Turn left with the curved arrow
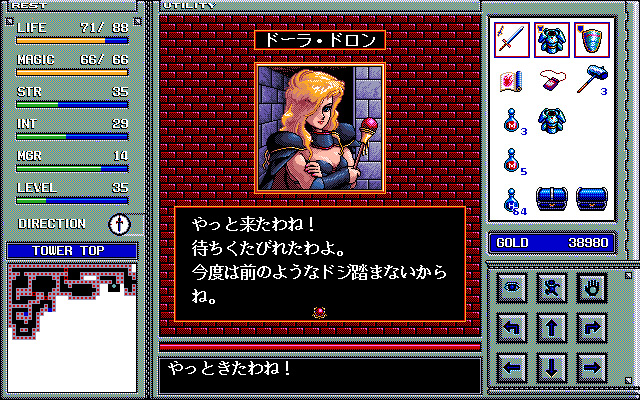The width and height of the screenshot is (640, 400). pyautogui.click(x=512, y=326)
